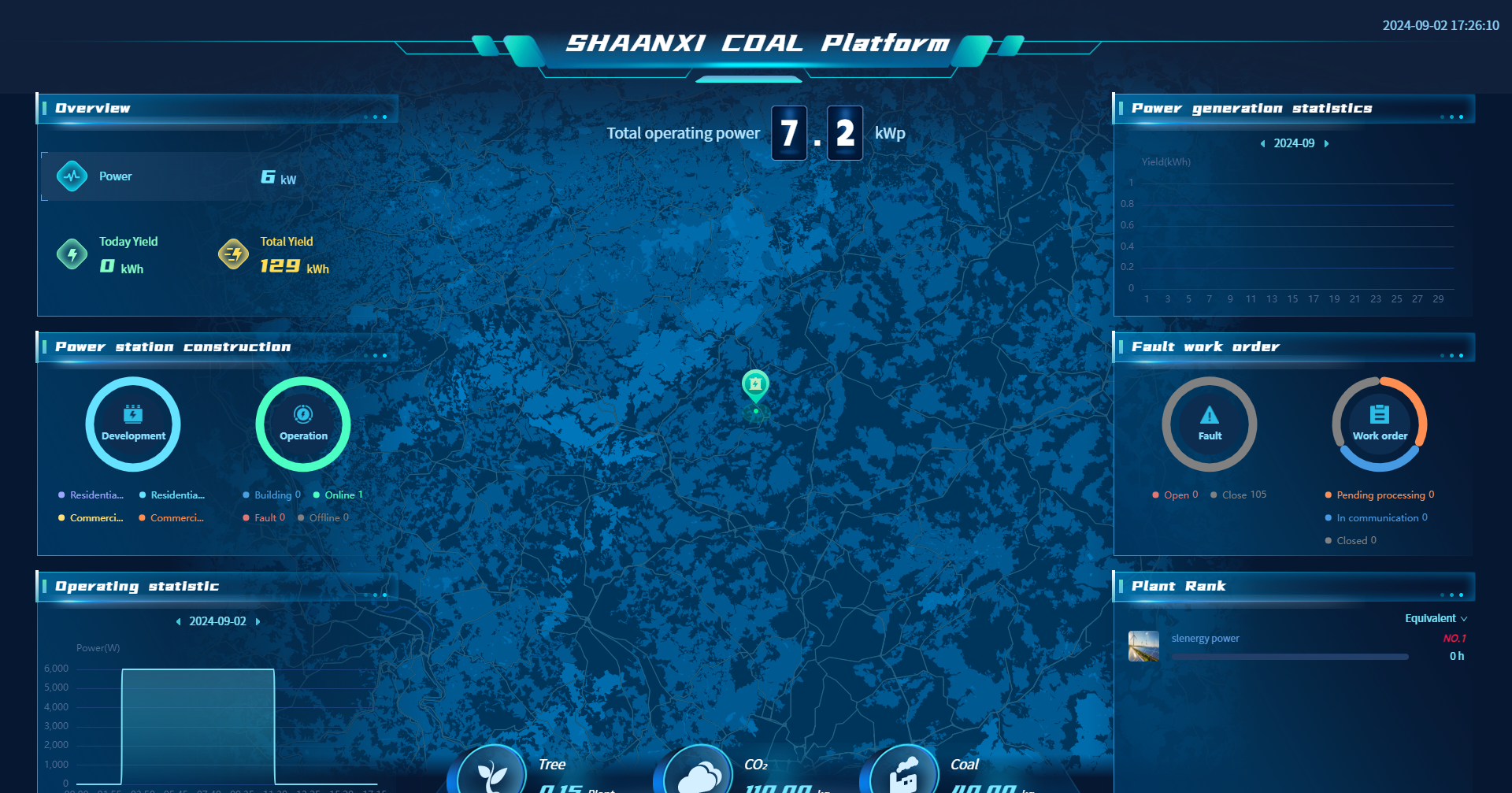Go to previous month before 2024-09
1512x793 pixels.
(x=1262, y=144)
